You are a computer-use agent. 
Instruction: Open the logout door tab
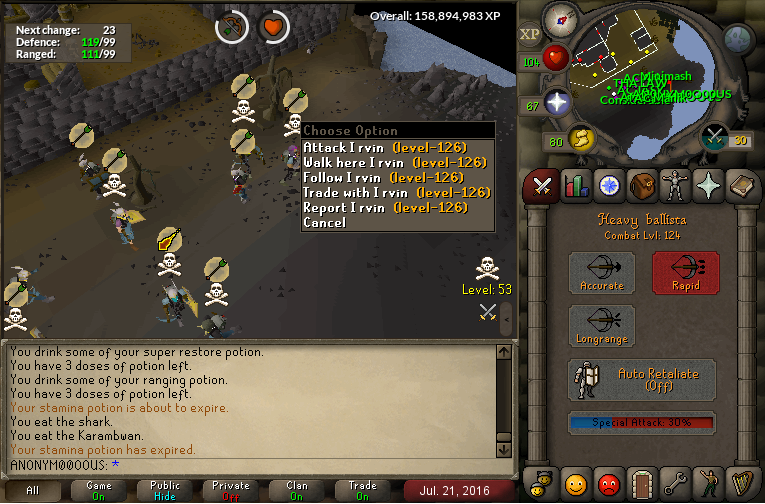(642, 485)
